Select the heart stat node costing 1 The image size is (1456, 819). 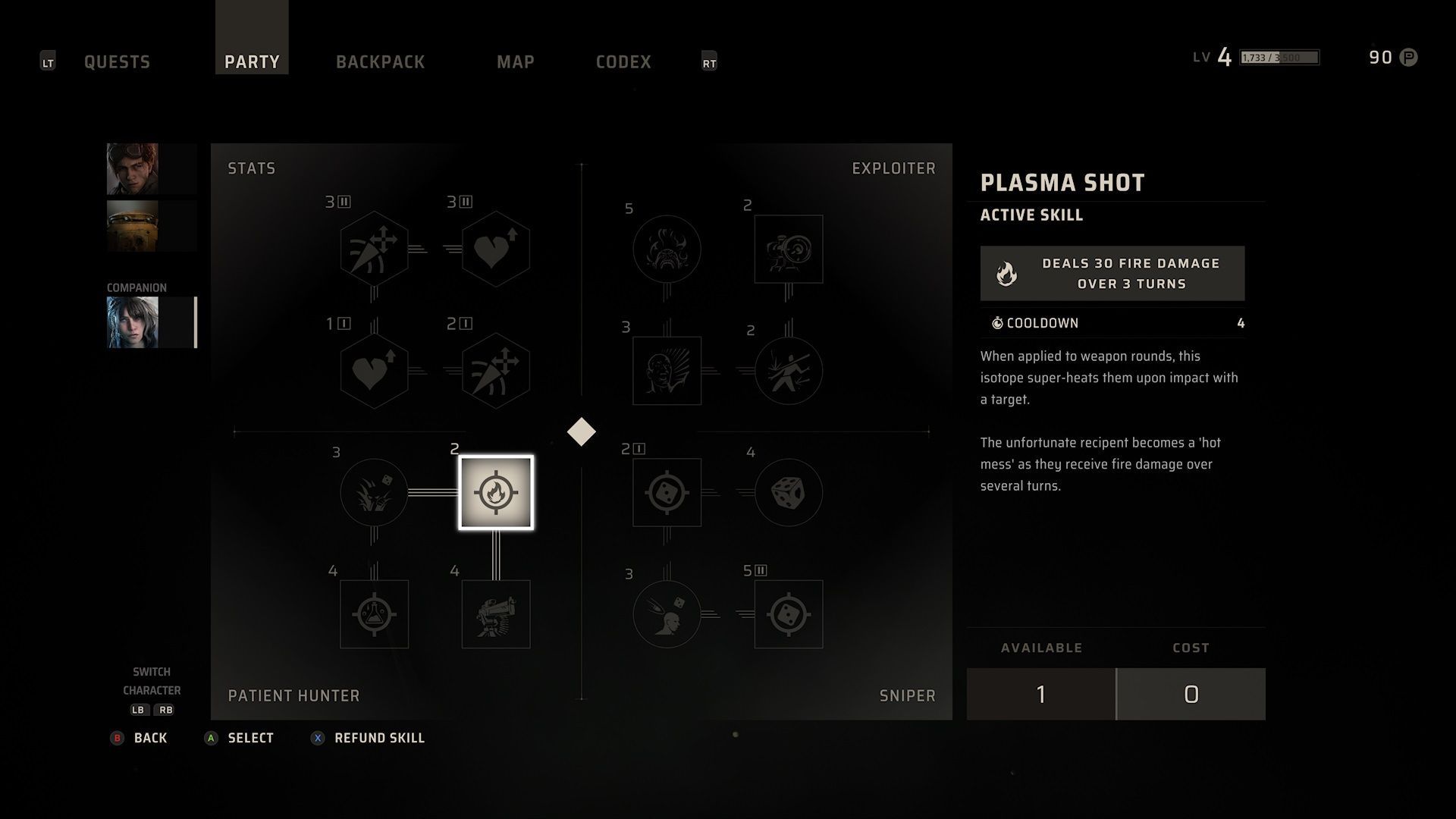point(374,371)
